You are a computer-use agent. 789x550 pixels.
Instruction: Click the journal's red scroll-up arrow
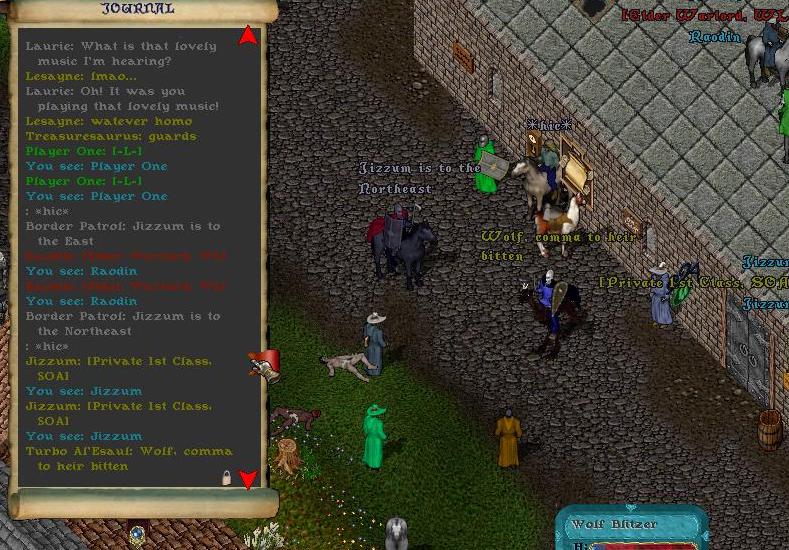pyautogui.click(x=248, y=37)
